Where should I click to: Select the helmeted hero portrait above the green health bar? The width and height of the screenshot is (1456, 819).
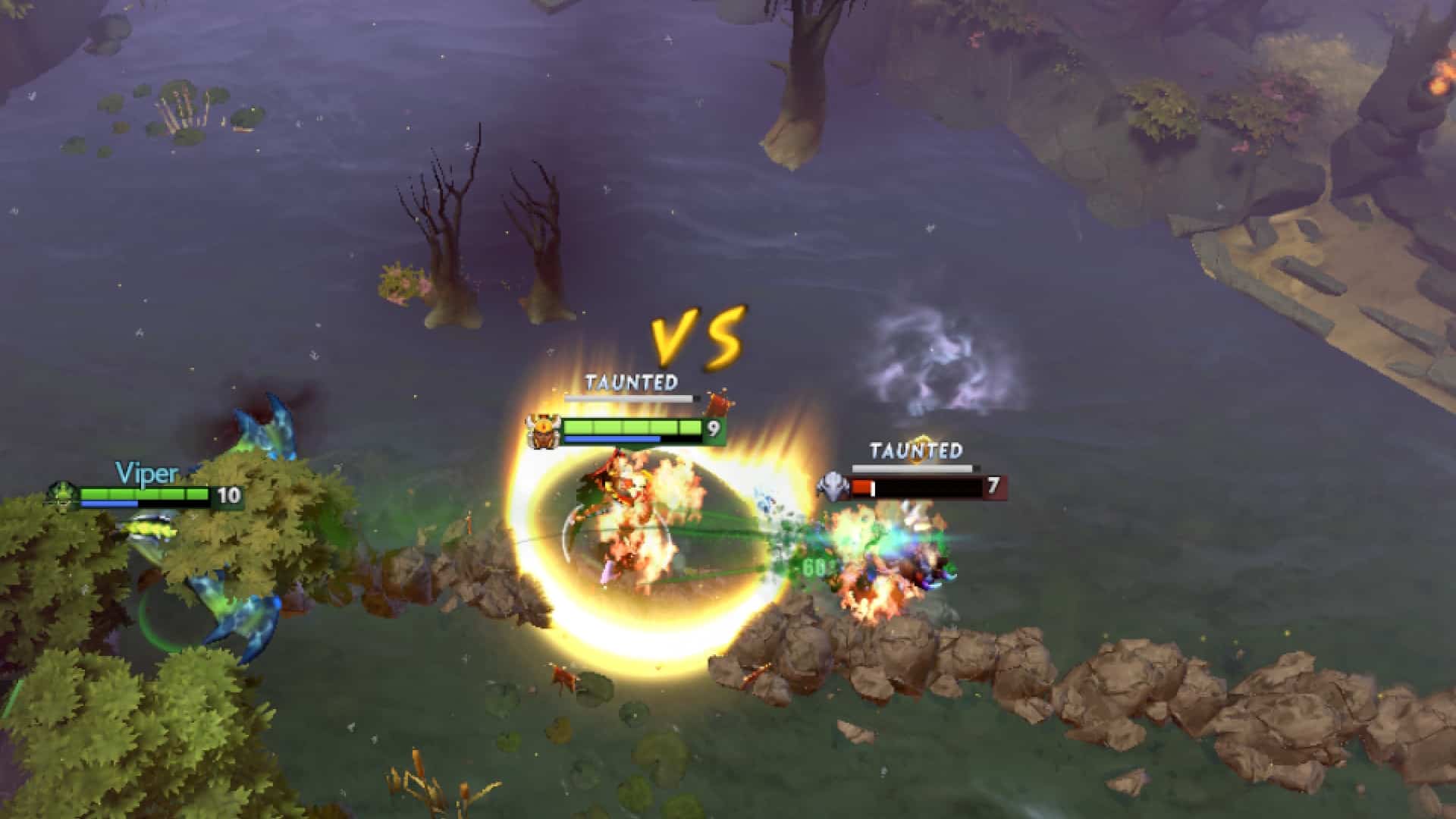(x=542, y=429)
